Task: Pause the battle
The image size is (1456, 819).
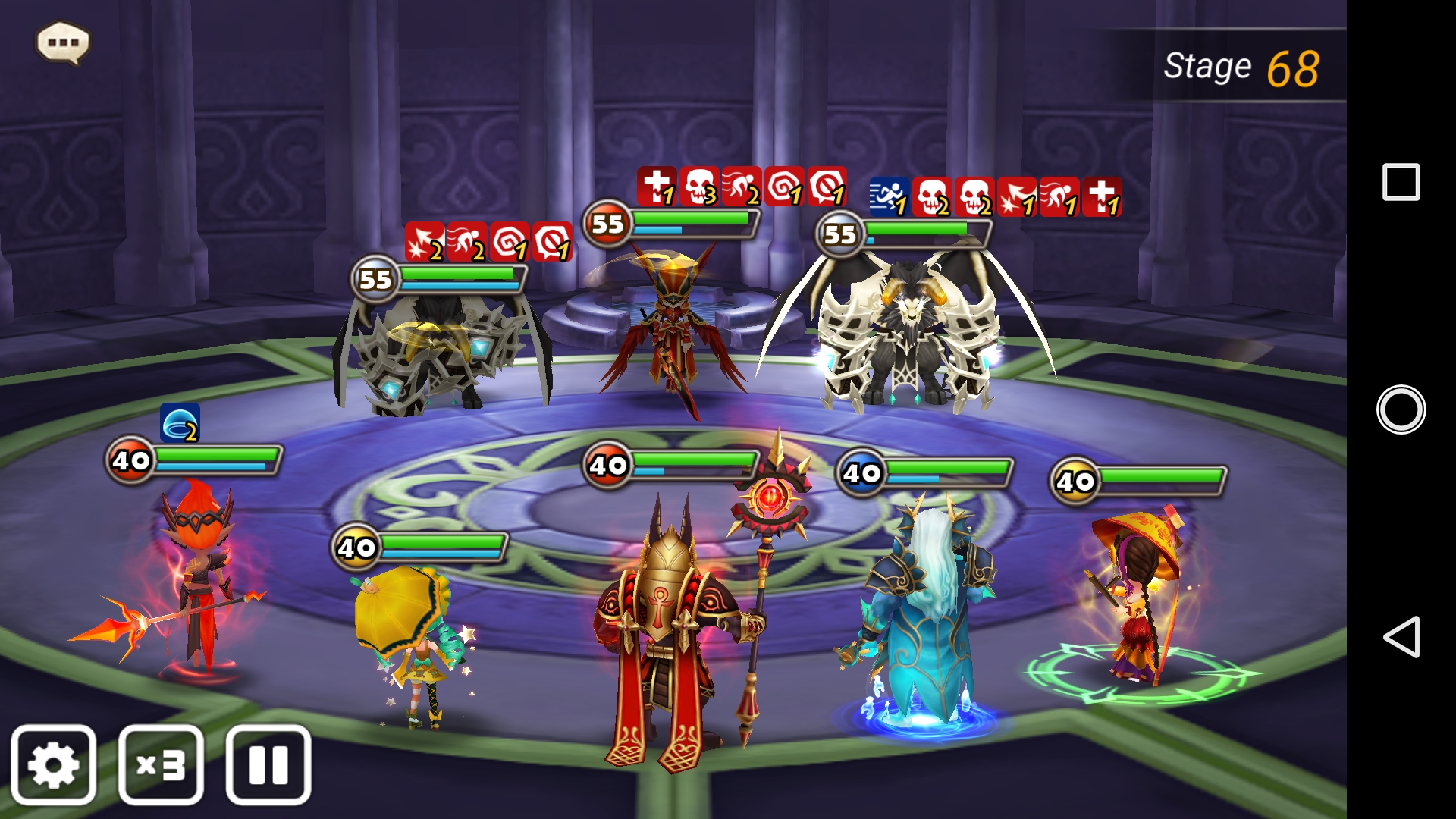Action: tap(268, 765)
